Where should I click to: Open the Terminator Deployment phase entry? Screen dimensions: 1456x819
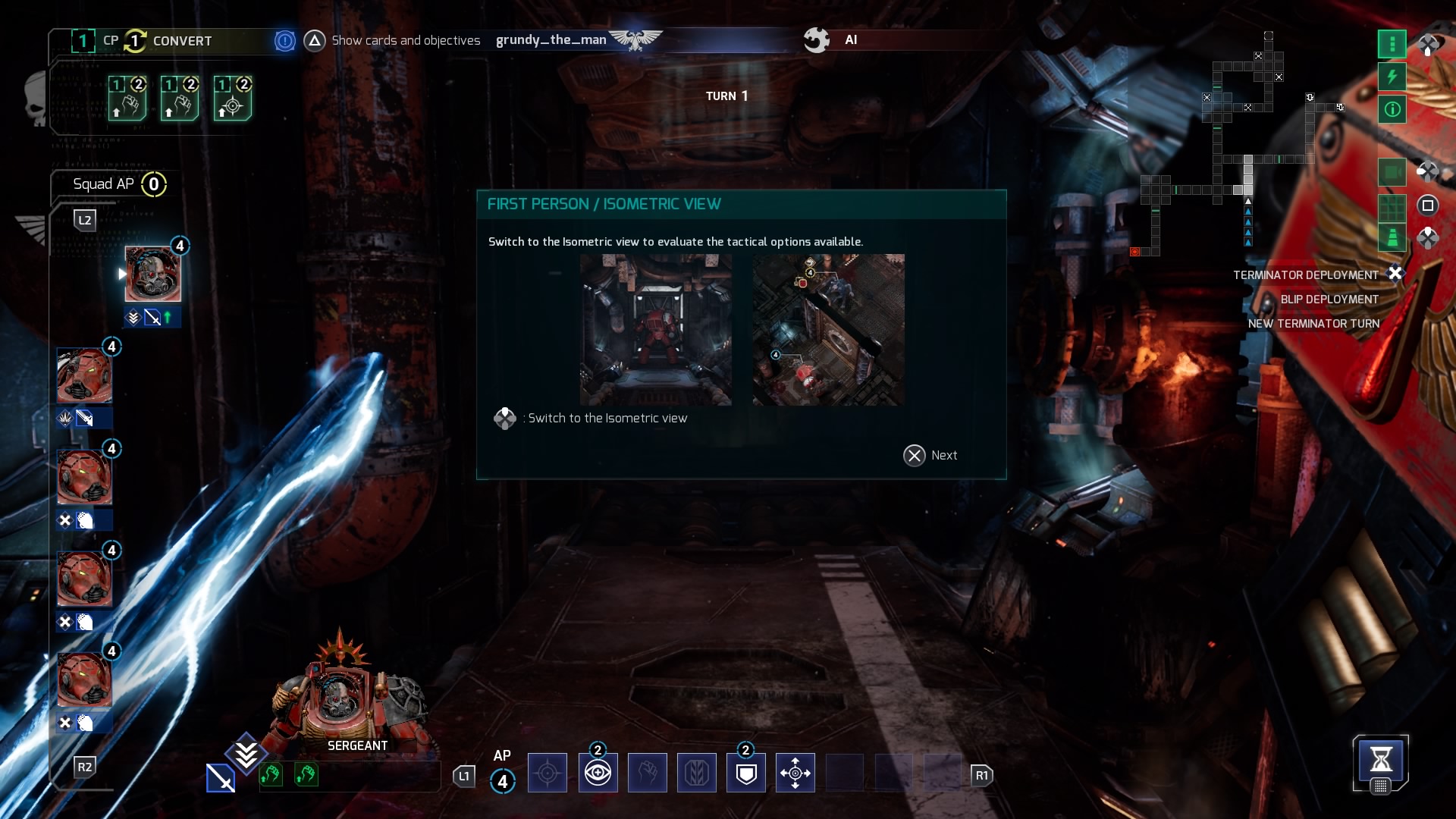[1305, 275]
